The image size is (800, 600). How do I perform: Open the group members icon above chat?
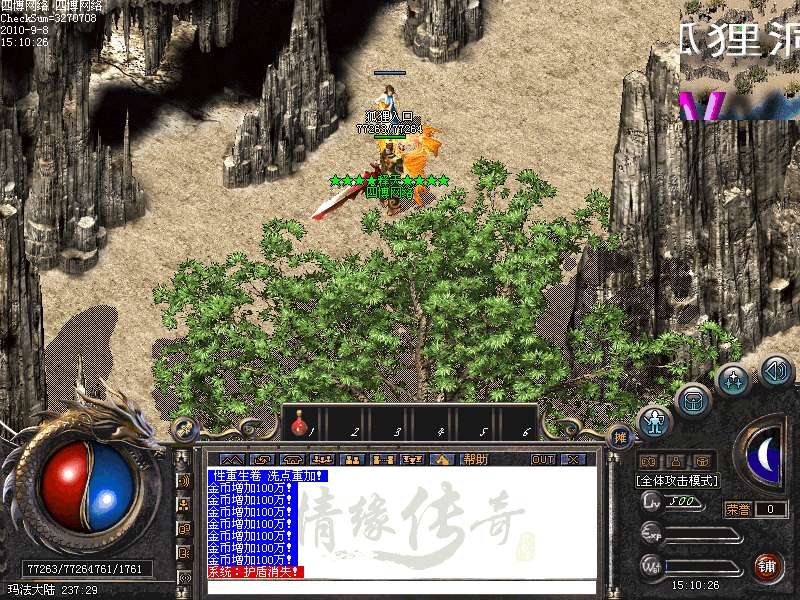point(322,459)
